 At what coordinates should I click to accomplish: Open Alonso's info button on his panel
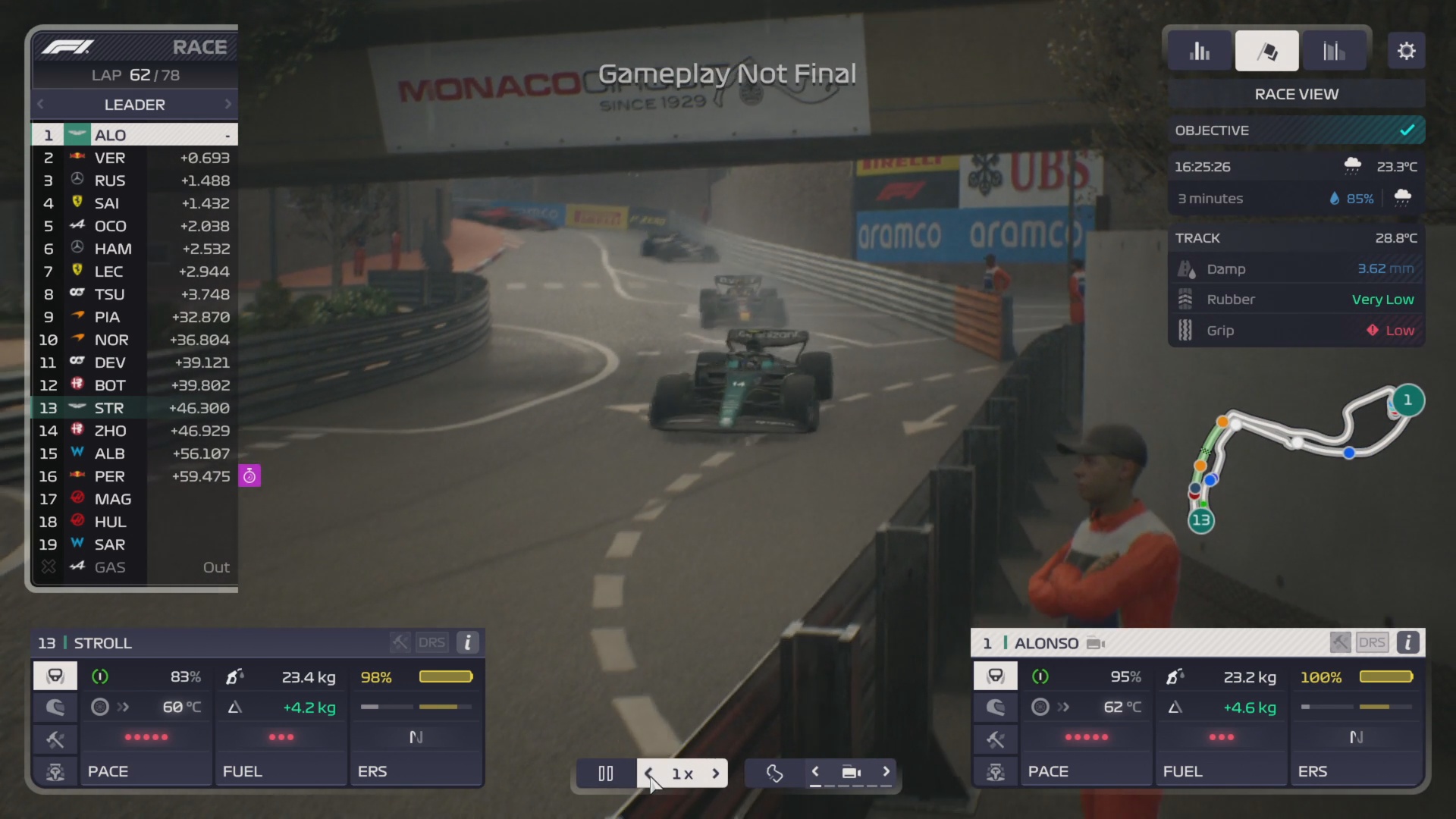pyautogui.click(x=1408, y=642)
